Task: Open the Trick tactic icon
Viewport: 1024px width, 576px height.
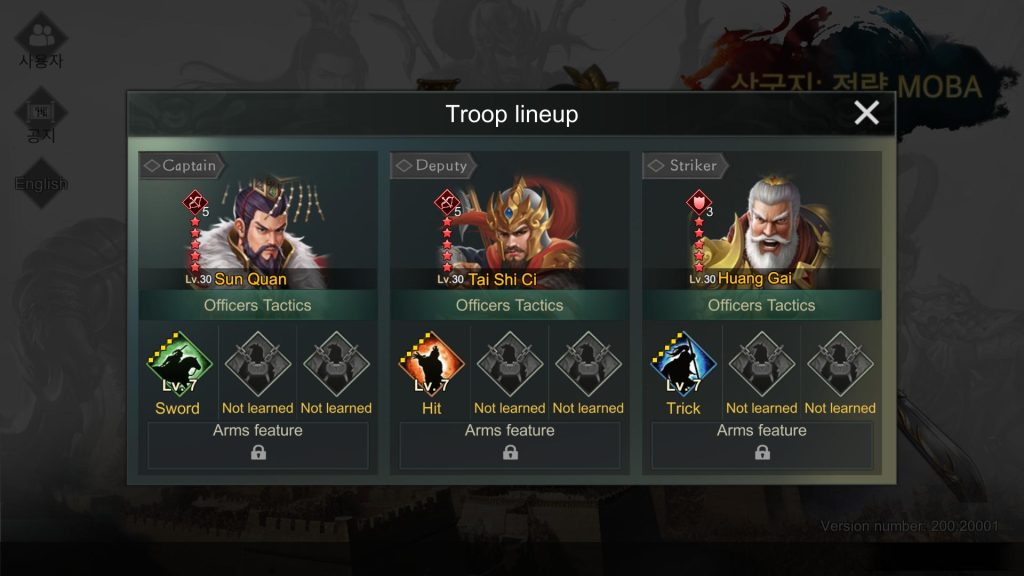Action: pyautogui.click(x=683, y=365)
